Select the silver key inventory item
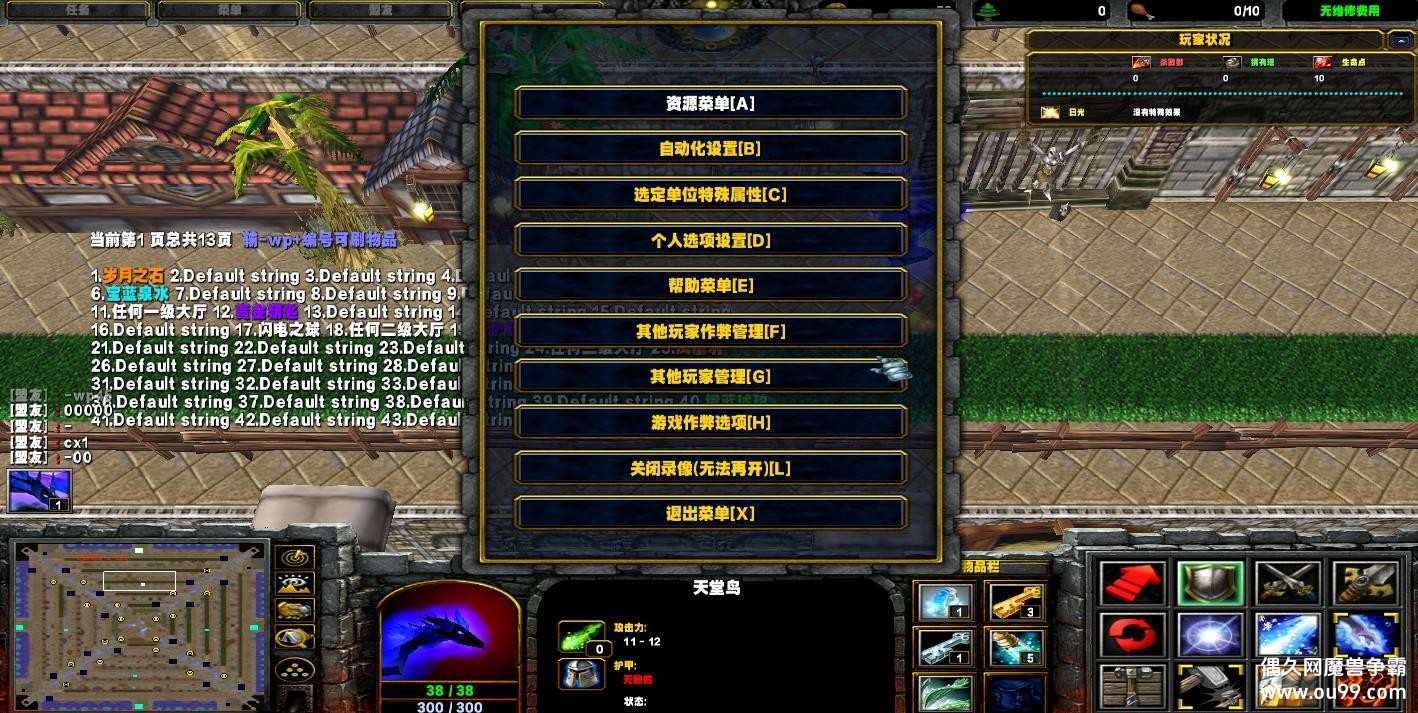Image resolution: width=1418 pixels, height=713 pixels. [x=945, y=647]
